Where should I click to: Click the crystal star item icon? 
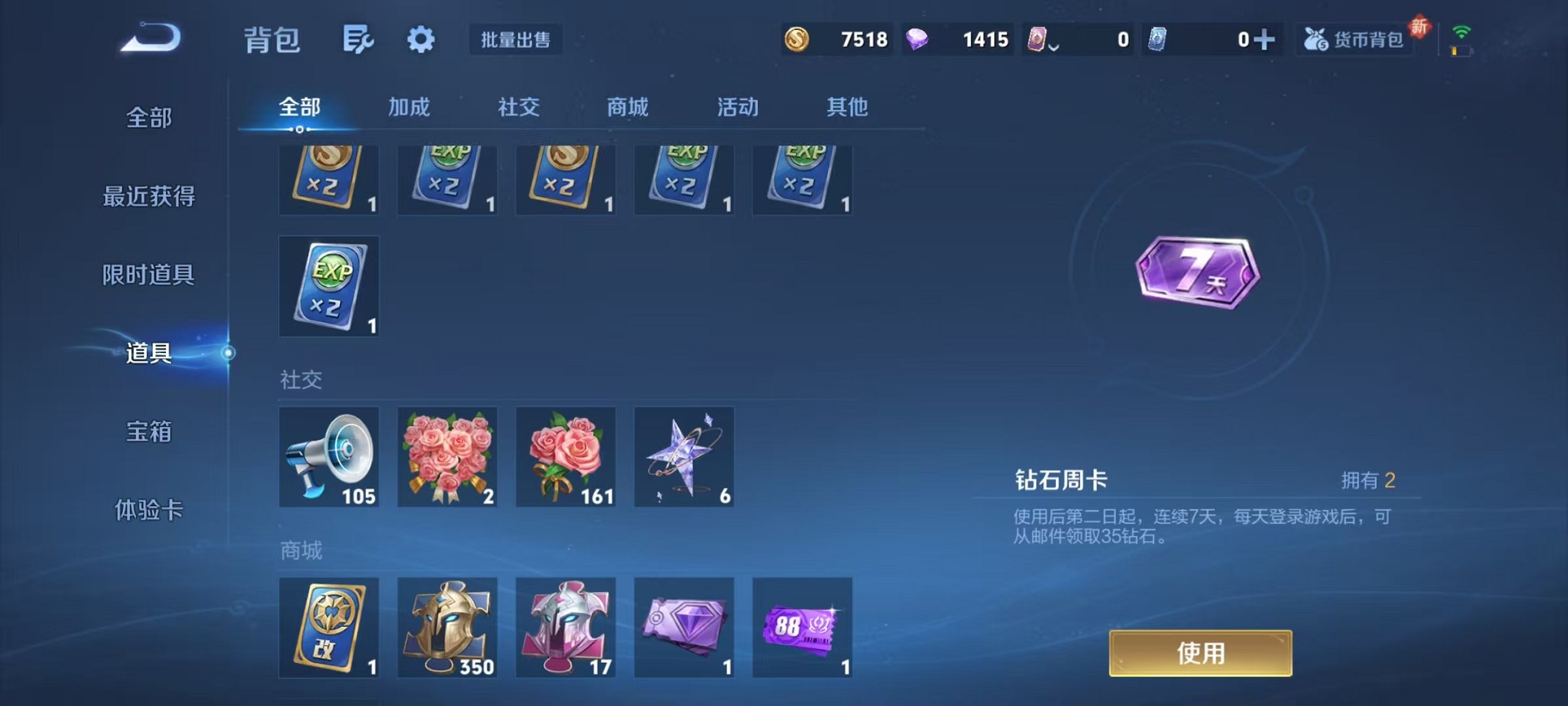683,457
